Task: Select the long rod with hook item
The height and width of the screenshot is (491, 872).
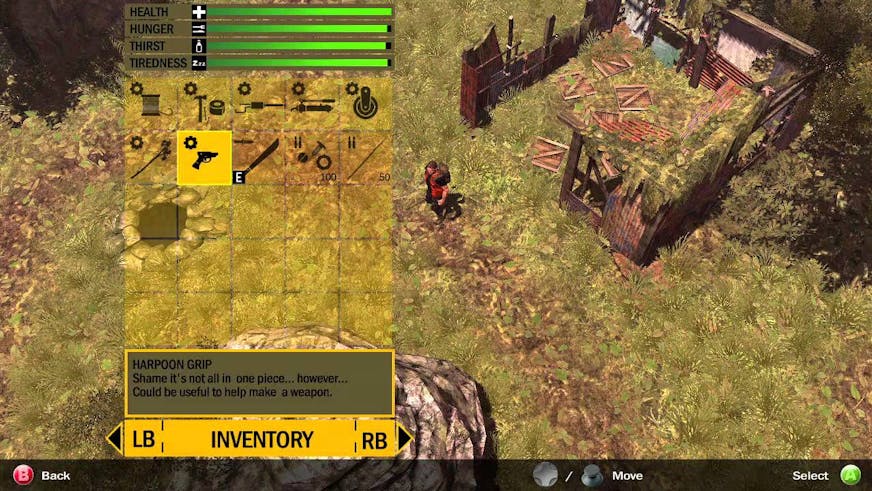Action: tap(258, 104)
